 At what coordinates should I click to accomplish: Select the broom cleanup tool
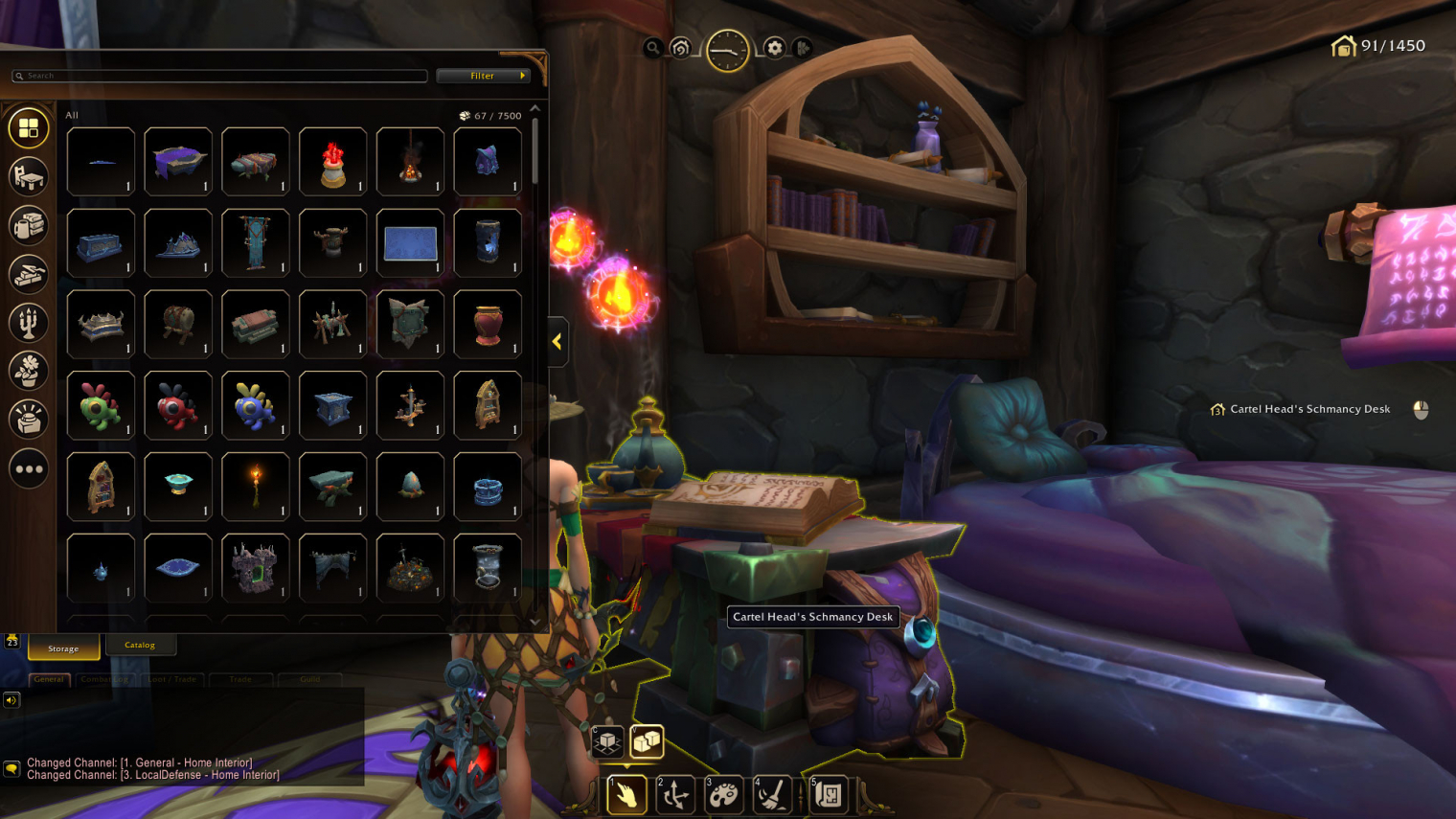pos(772,795)
